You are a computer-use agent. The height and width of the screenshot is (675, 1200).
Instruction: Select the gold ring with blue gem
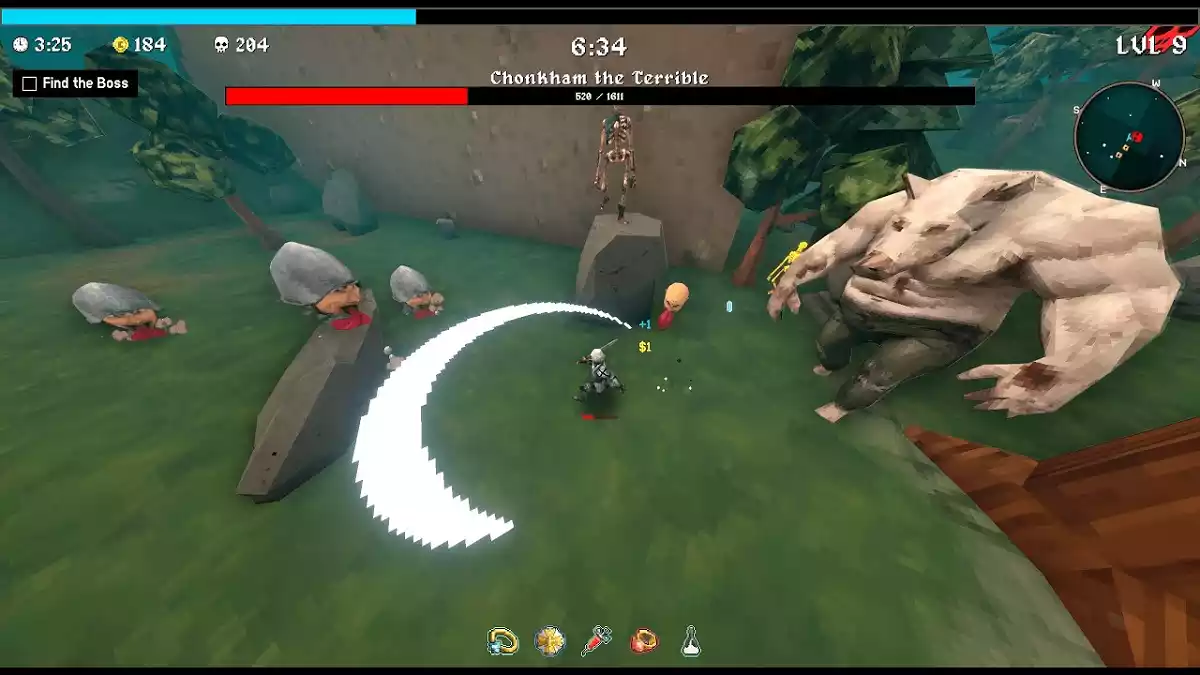502,641
